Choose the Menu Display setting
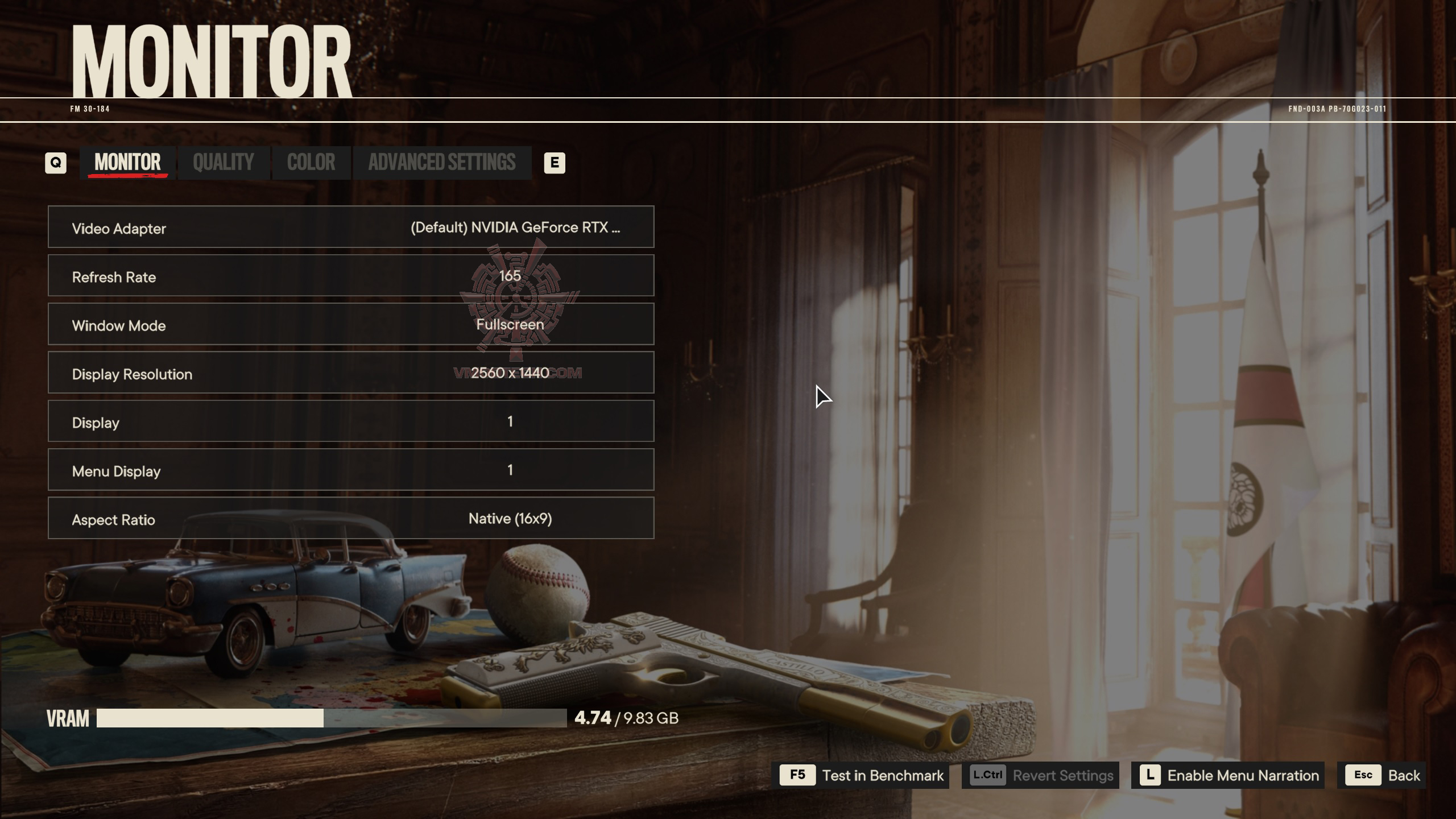The width and height of the screenshot is (1456, 819). pyautogui.click(x=351, y=470)
